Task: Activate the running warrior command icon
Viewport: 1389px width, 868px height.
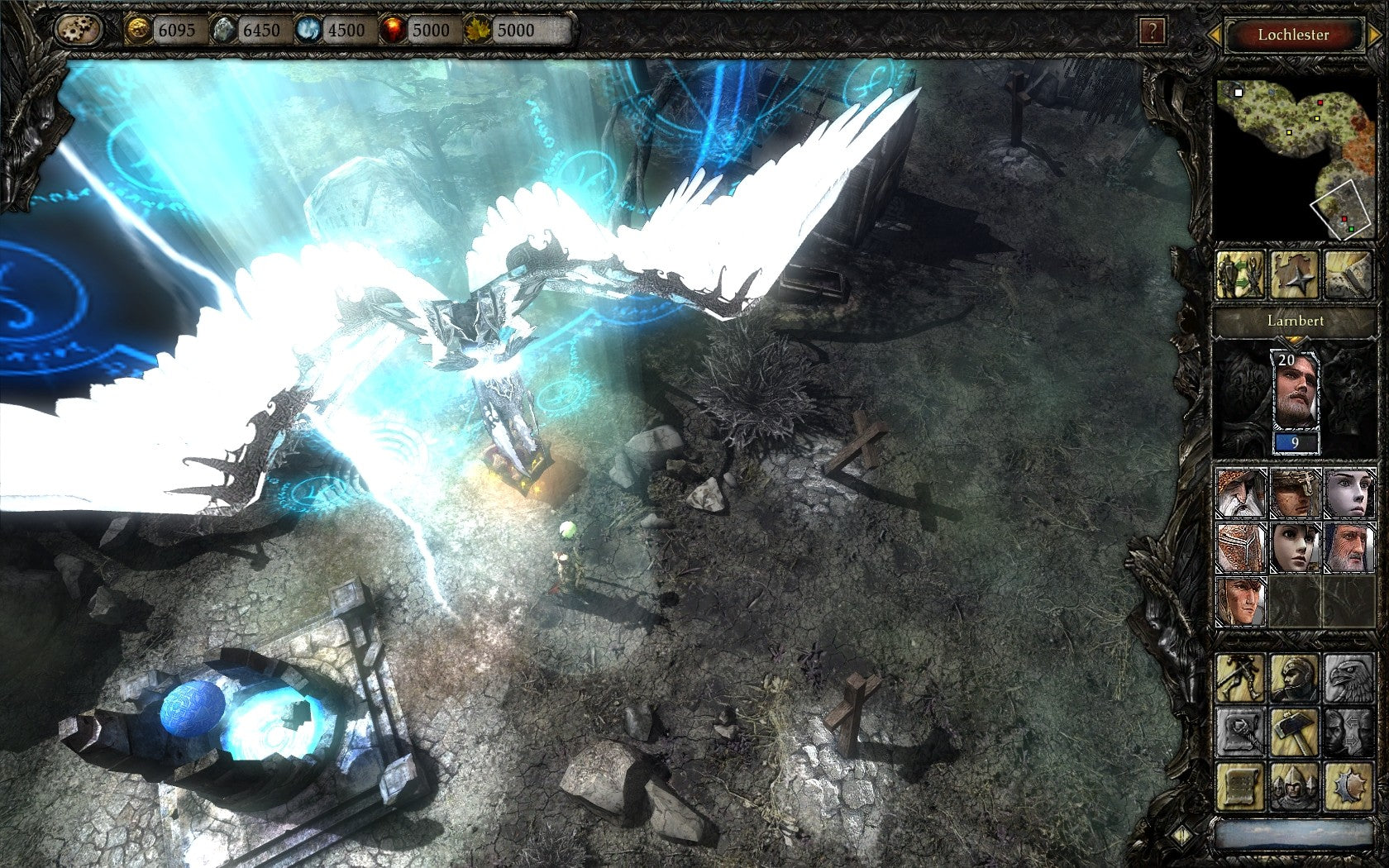Action: click(1240, 678)
